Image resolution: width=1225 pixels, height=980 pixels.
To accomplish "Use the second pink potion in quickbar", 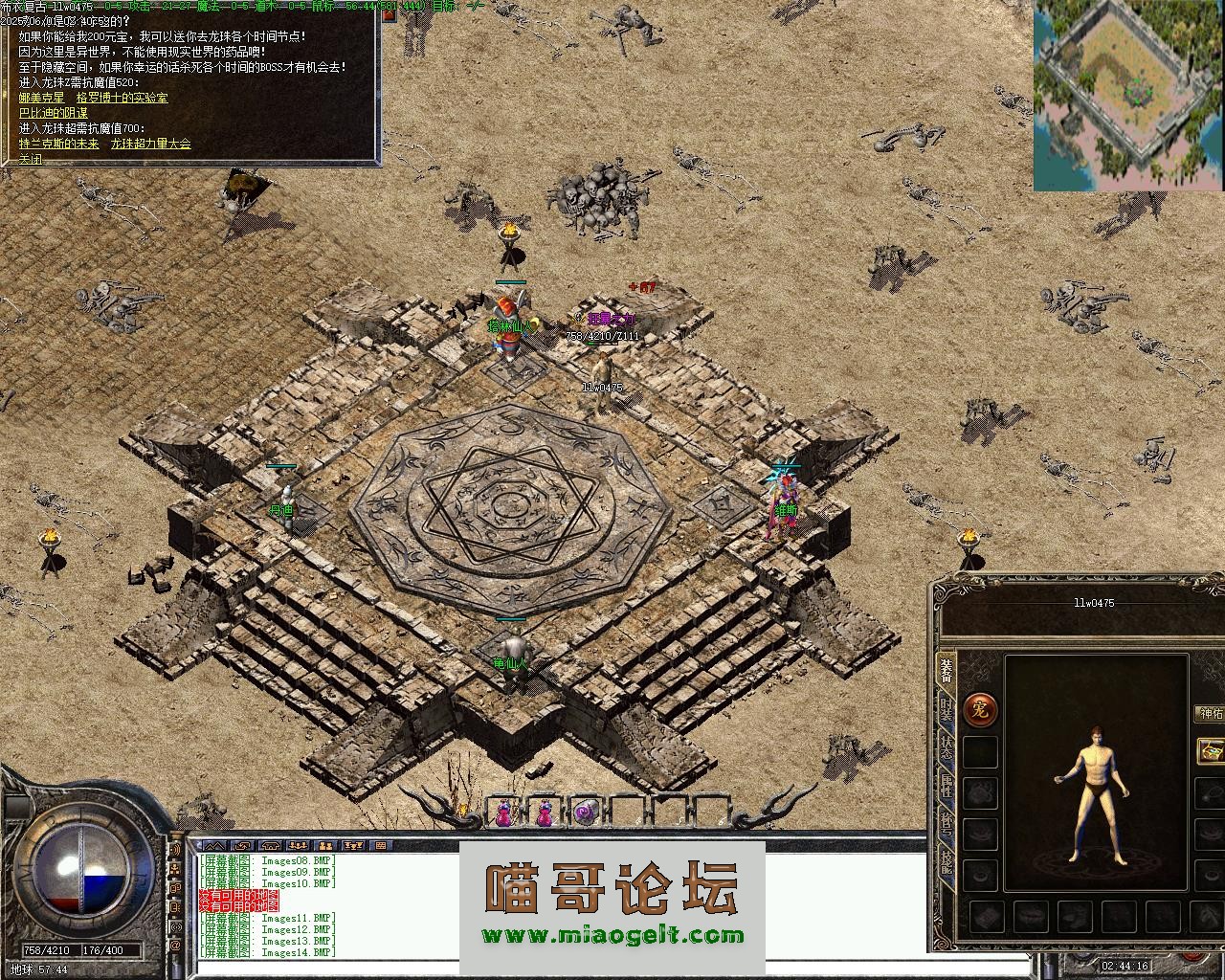I will tap(545, 812).
